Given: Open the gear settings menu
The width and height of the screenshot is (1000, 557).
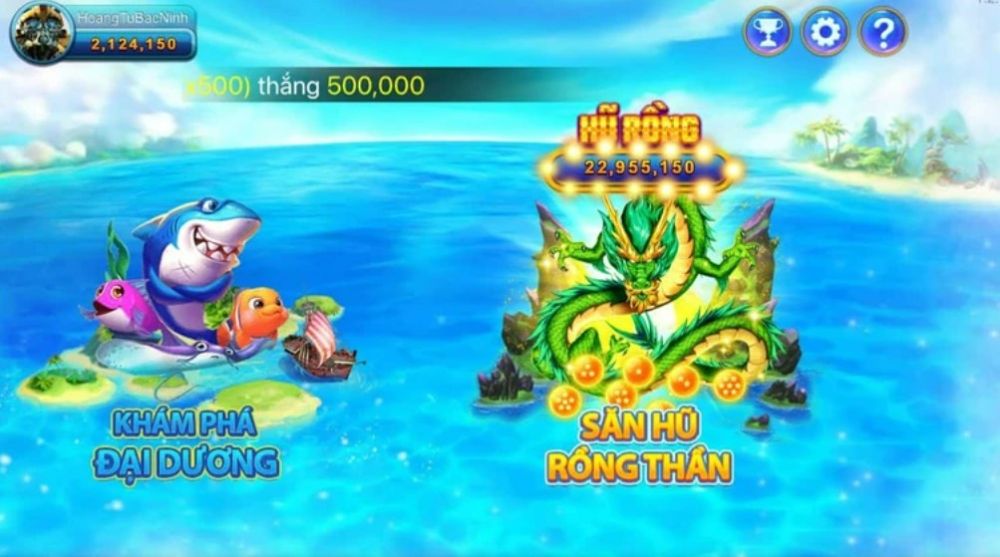Looking at the screenshot, I should tap(825, 33).
